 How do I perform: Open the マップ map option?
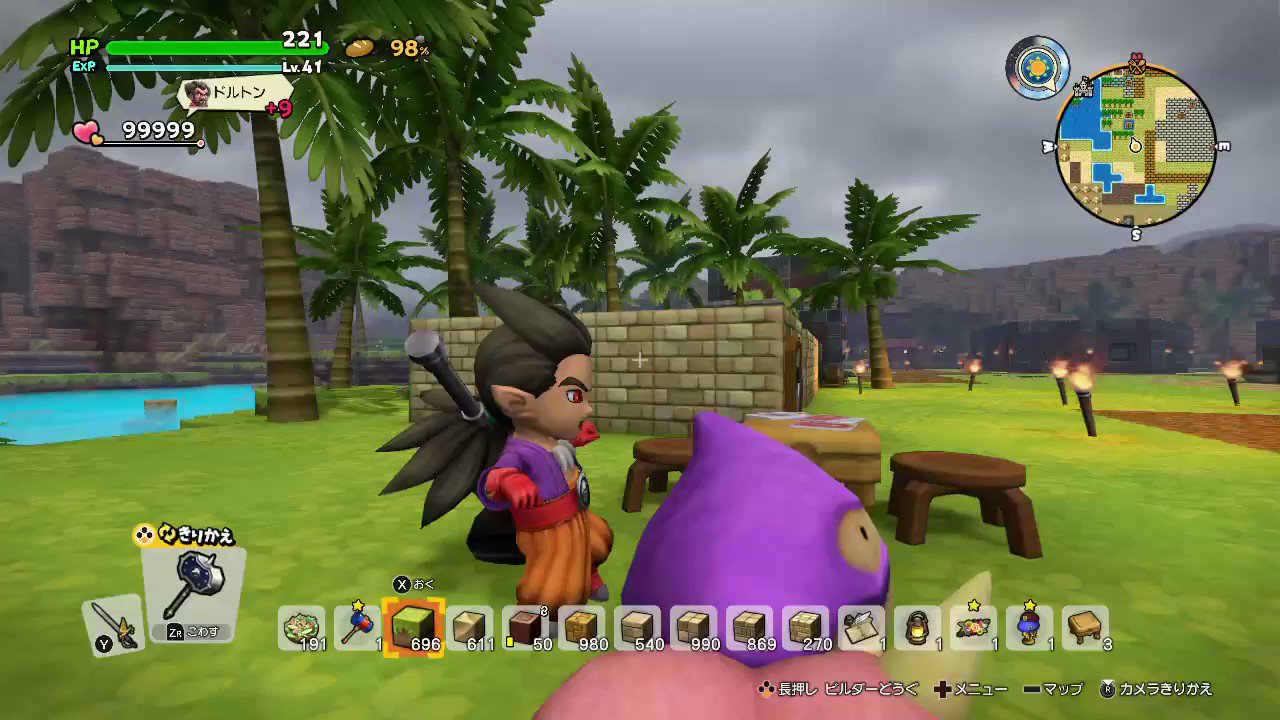click(x=1061, y=689)
